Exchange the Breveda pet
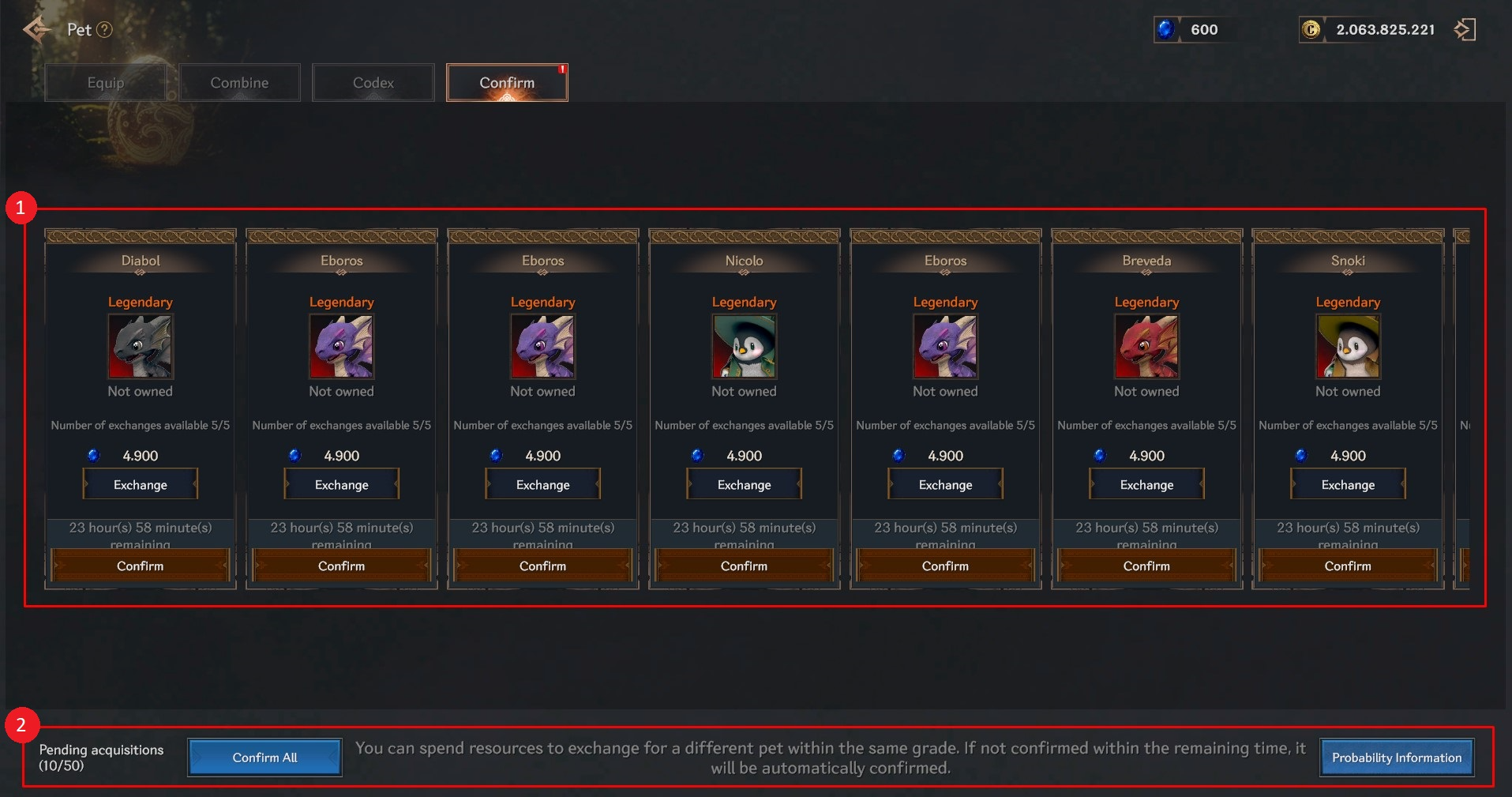This screenshot has height=797, width=1512. [x=1146, y=484]
